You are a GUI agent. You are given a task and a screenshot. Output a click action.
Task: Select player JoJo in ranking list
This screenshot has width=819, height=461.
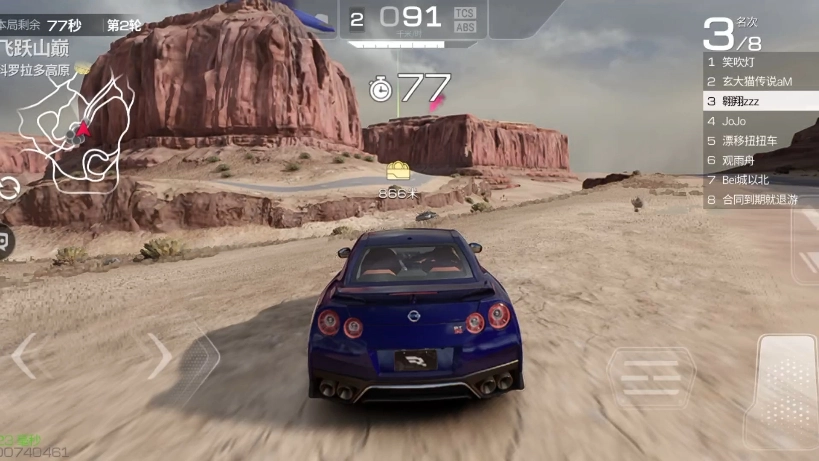(760, 121)
